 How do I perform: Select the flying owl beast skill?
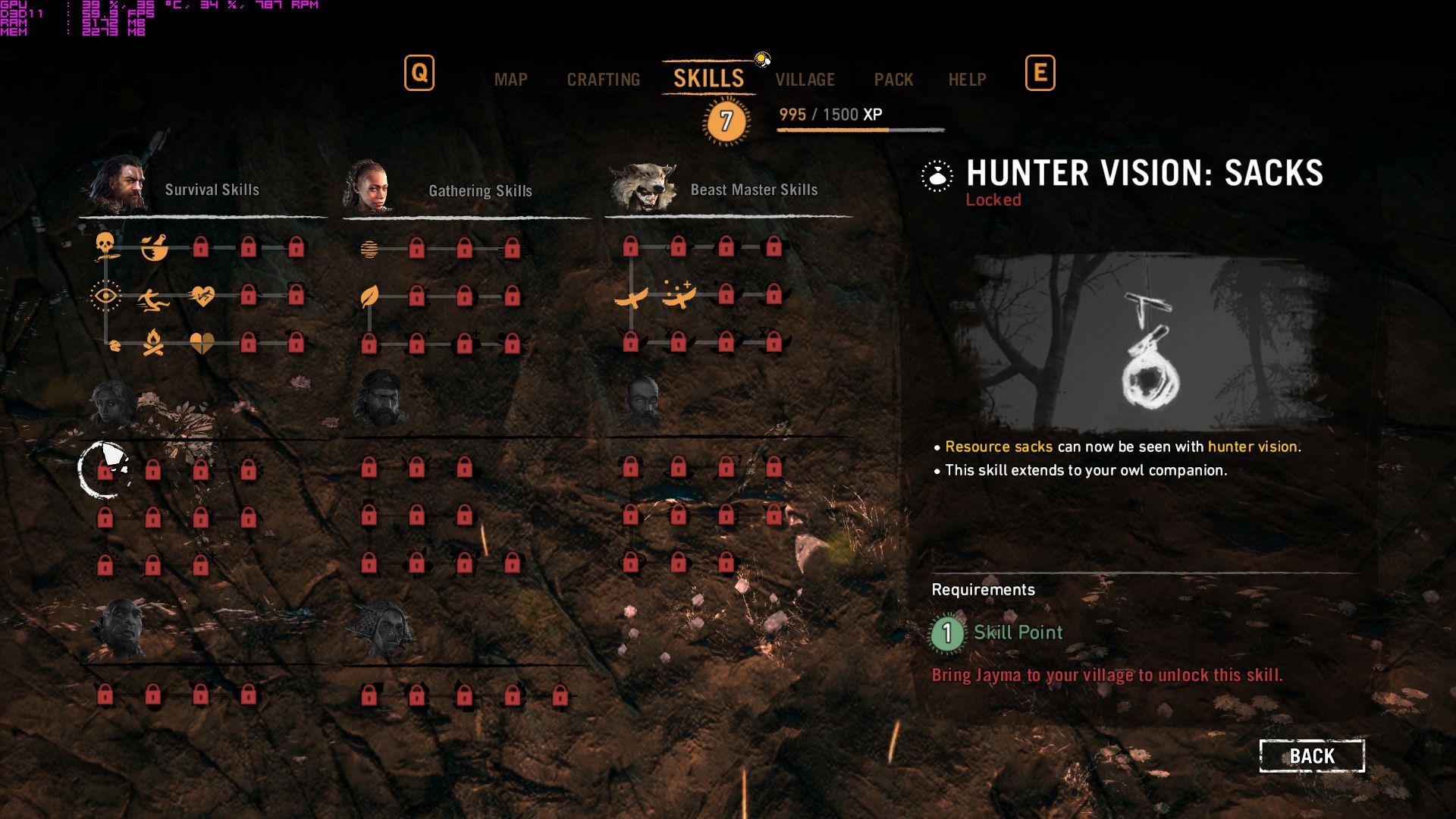pos(631,298)
